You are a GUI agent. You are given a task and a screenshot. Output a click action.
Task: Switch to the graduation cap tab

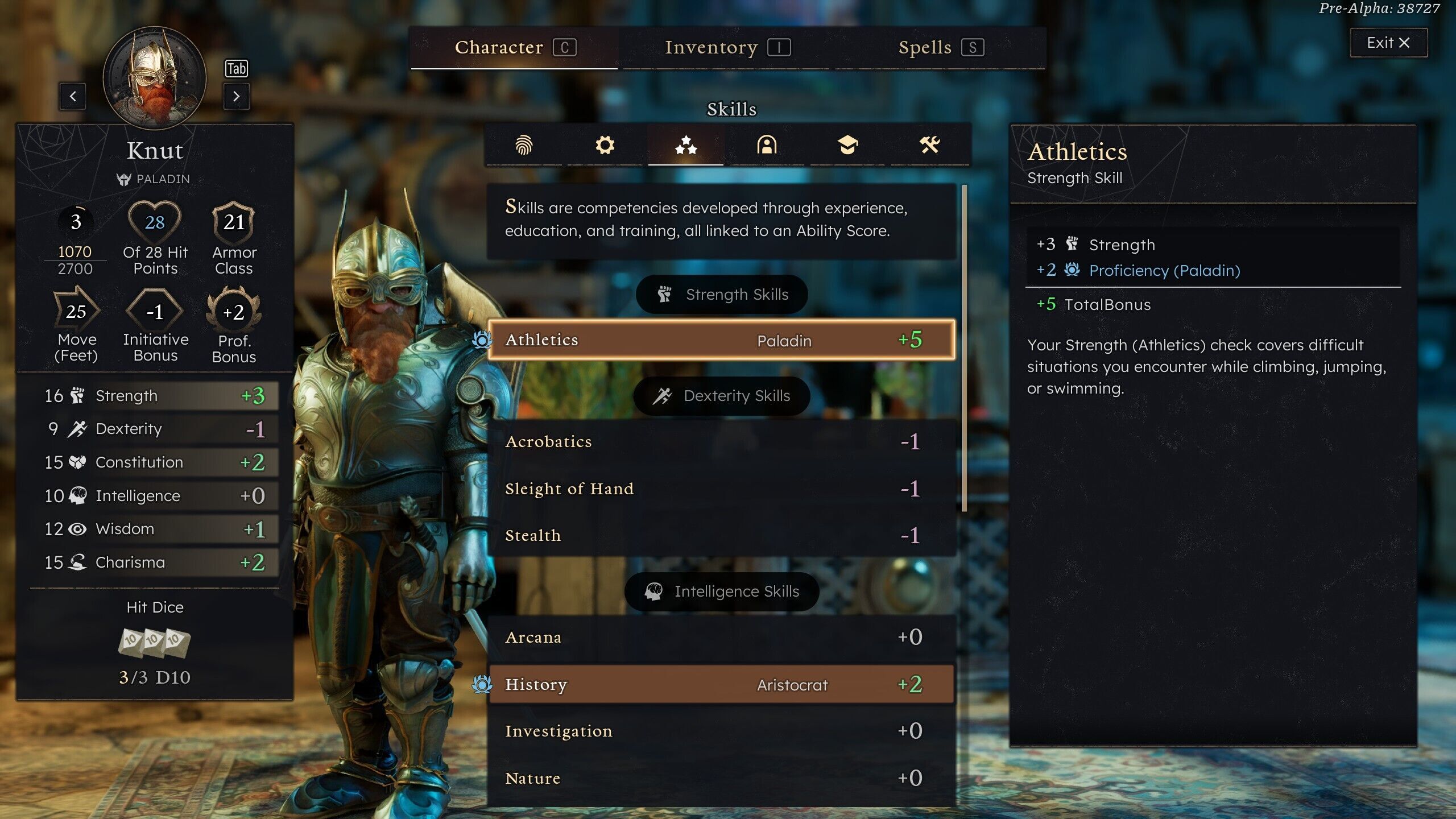tap(847, 146)
